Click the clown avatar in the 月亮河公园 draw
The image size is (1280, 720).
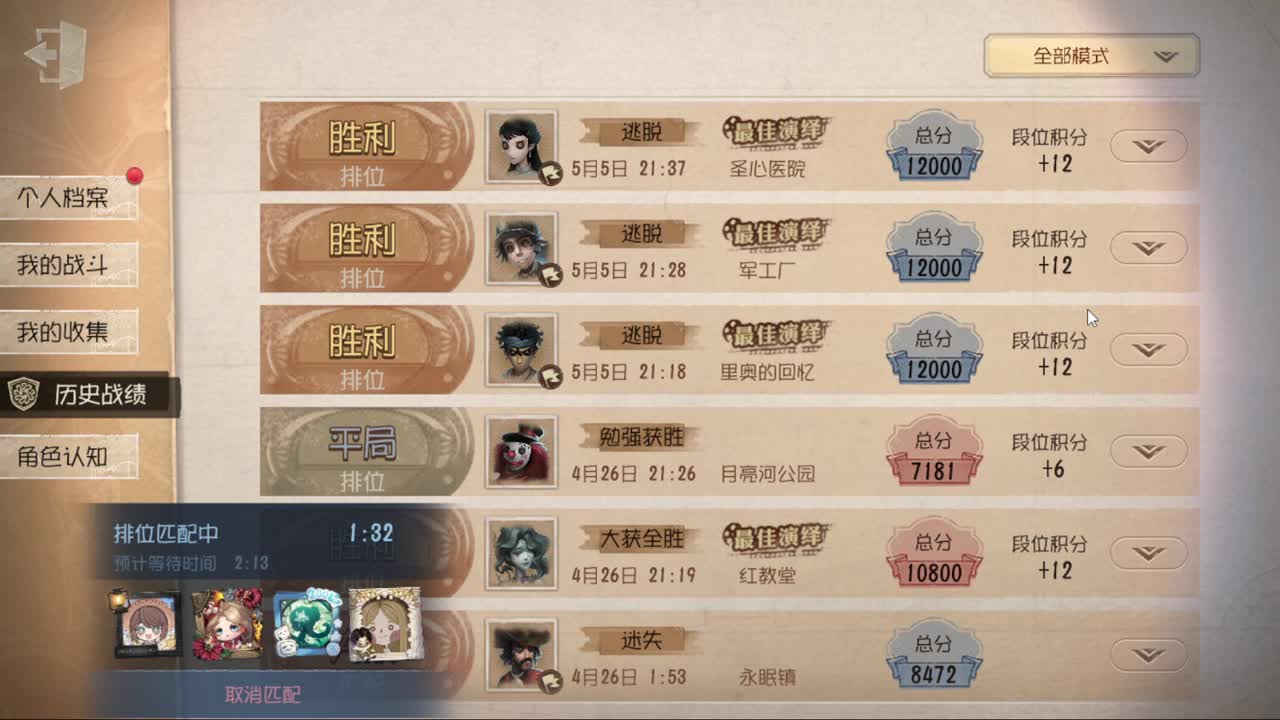pos(519,451)
